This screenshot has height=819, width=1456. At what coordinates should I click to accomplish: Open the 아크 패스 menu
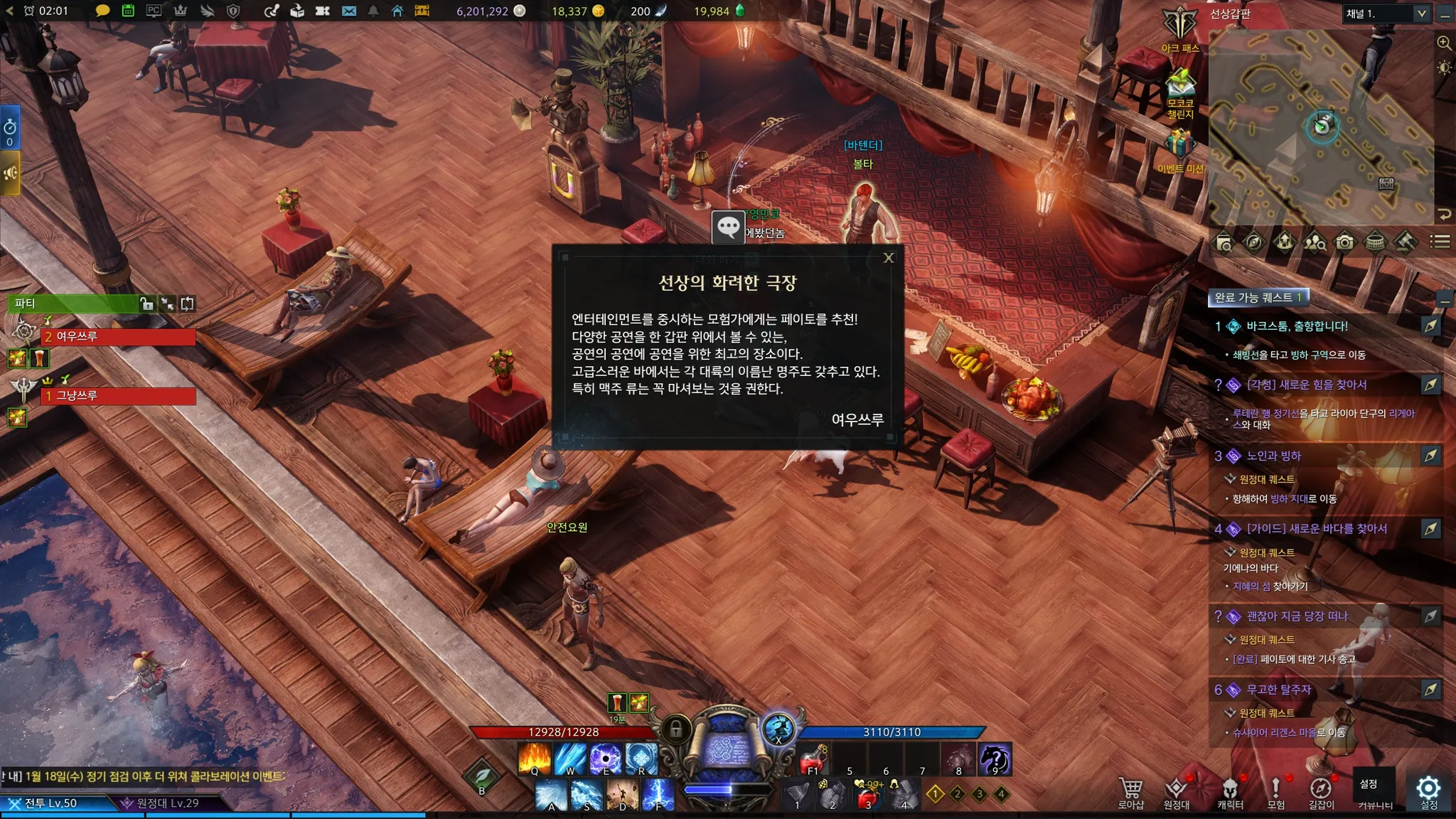click(1180, 28)
